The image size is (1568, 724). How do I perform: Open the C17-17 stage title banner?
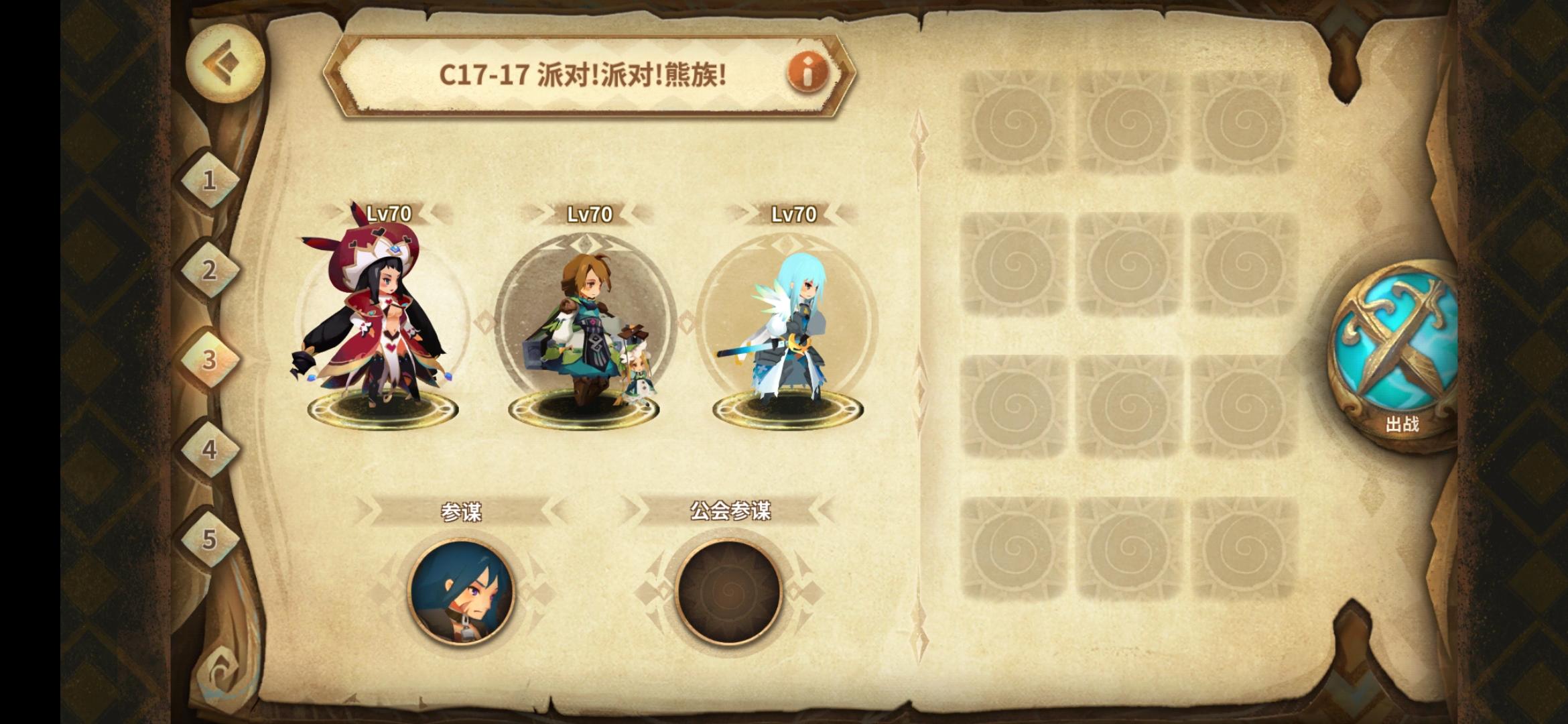pos(583,74)
